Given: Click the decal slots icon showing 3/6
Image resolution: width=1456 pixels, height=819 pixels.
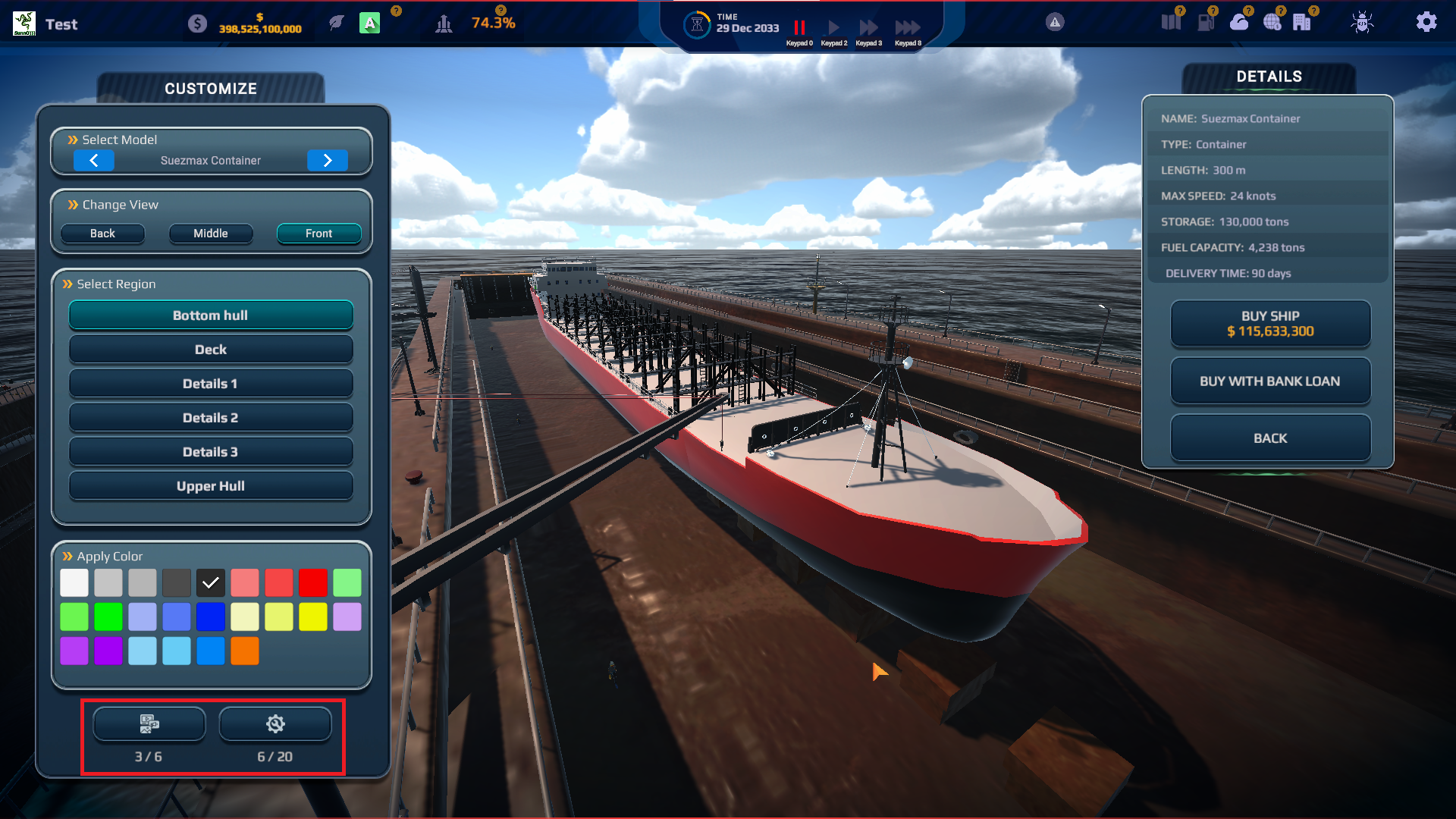Looking at the screenshot, I should (x=149, y=724).
